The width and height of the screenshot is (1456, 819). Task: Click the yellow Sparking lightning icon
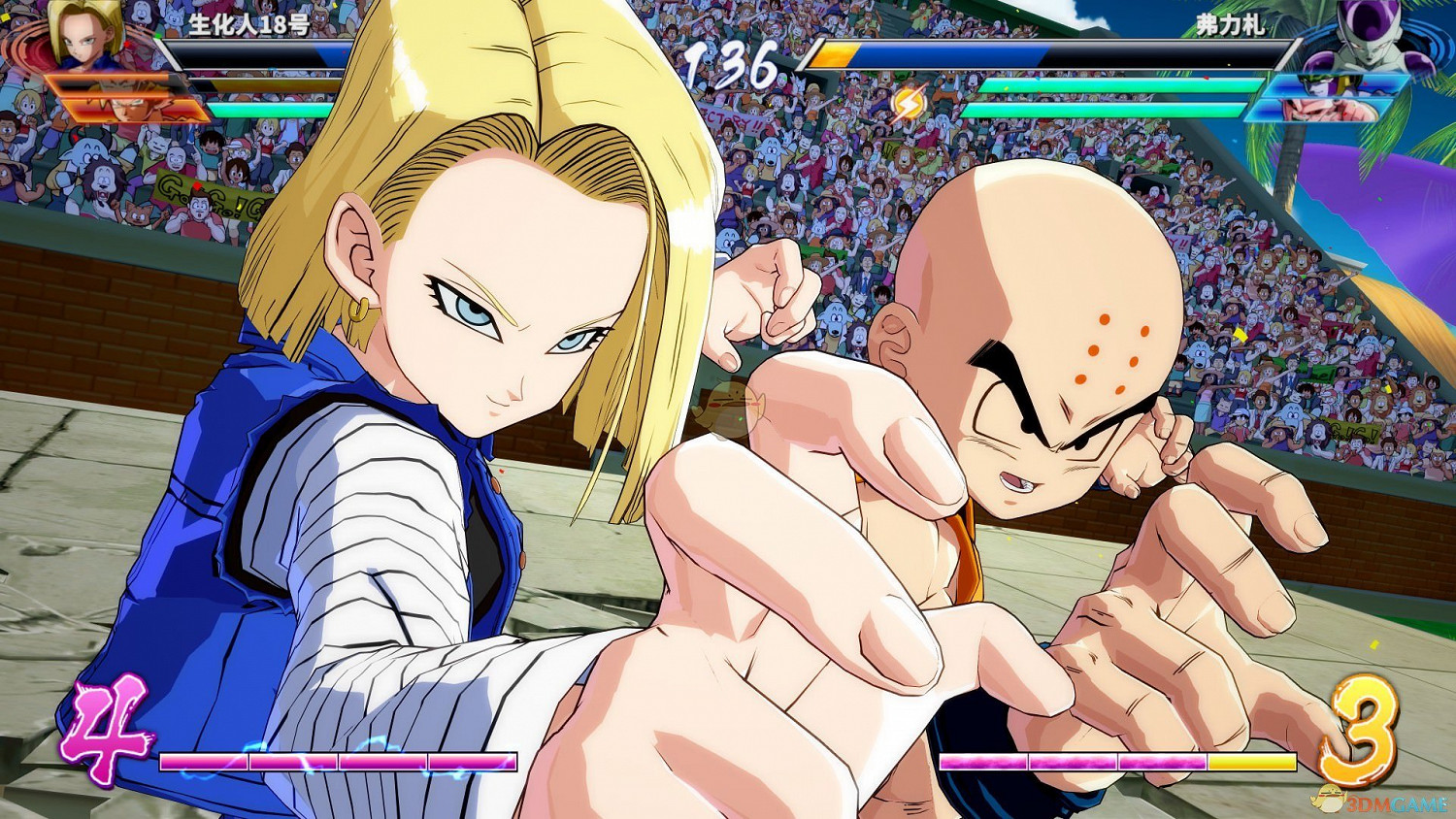coord(910,101)
